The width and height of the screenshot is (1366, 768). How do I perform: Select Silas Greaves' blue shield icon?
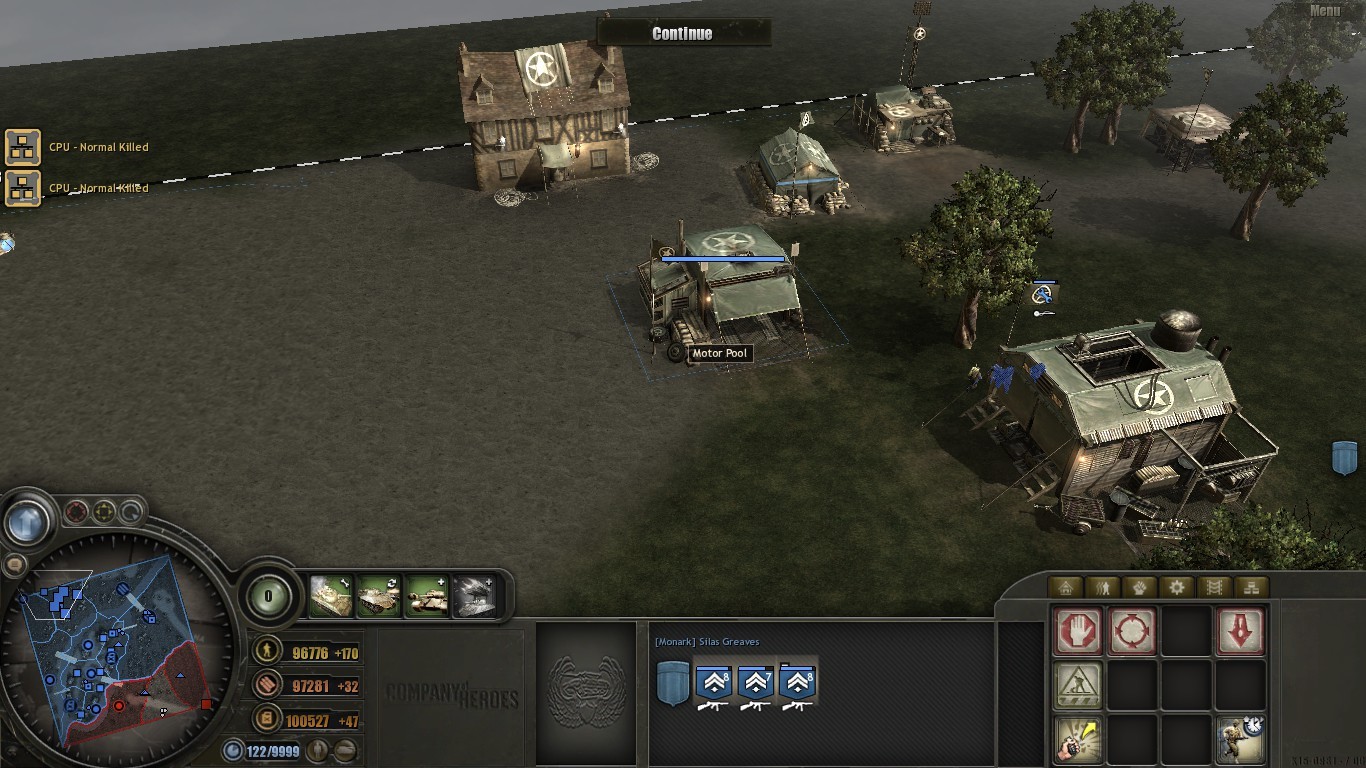[672, 683]
